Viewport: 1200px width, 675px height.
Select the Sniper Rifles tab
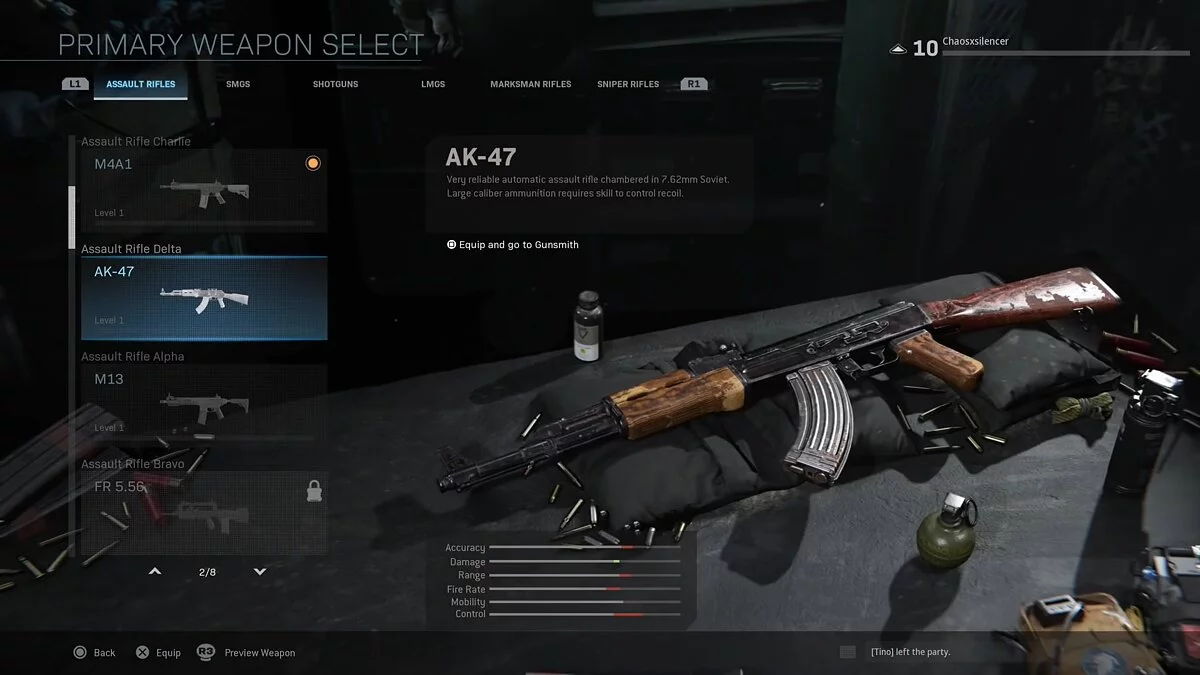click(628, 84)
